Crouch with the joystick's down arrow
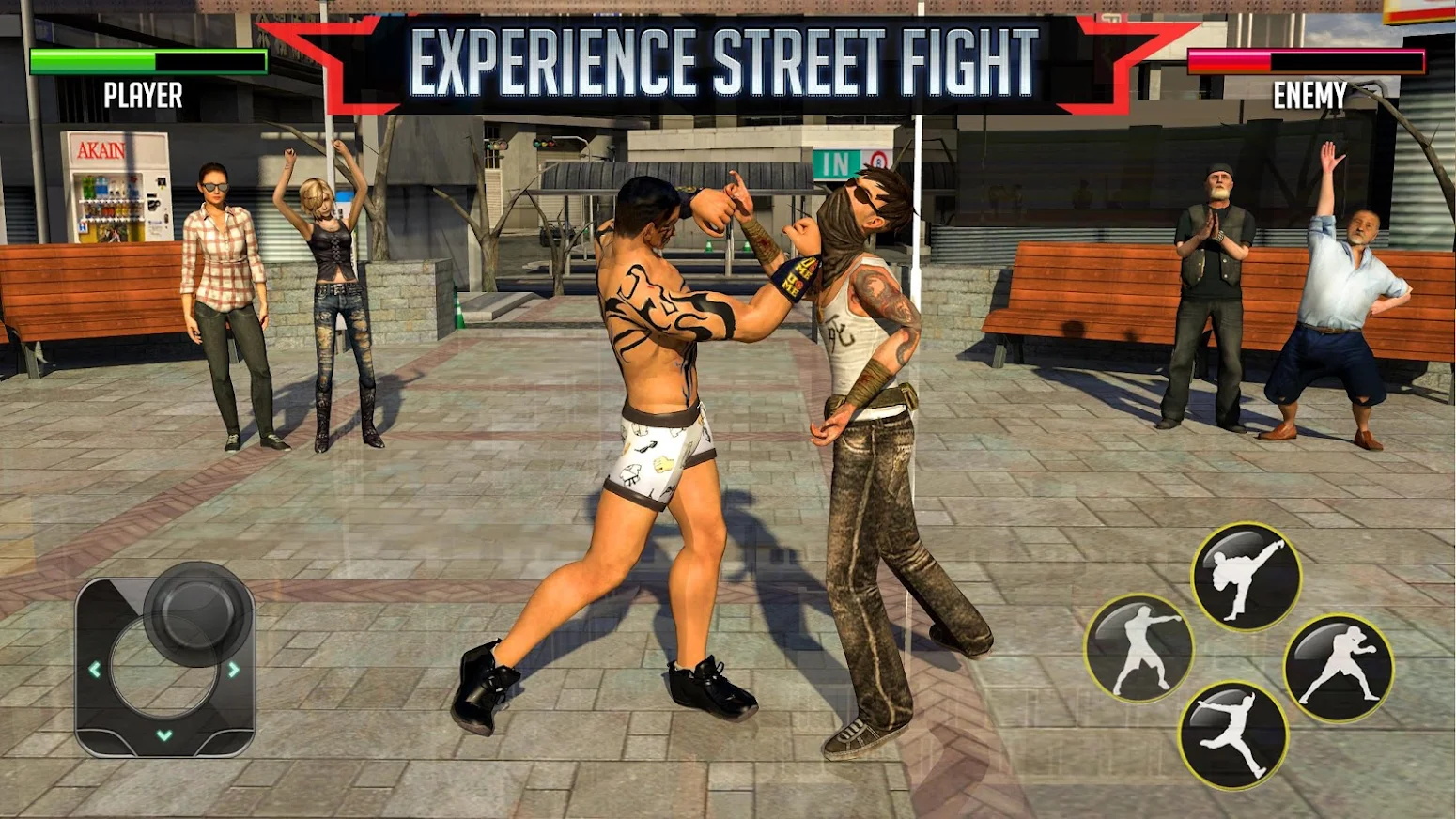The image size is (1456, 819). tap(164, 735)
